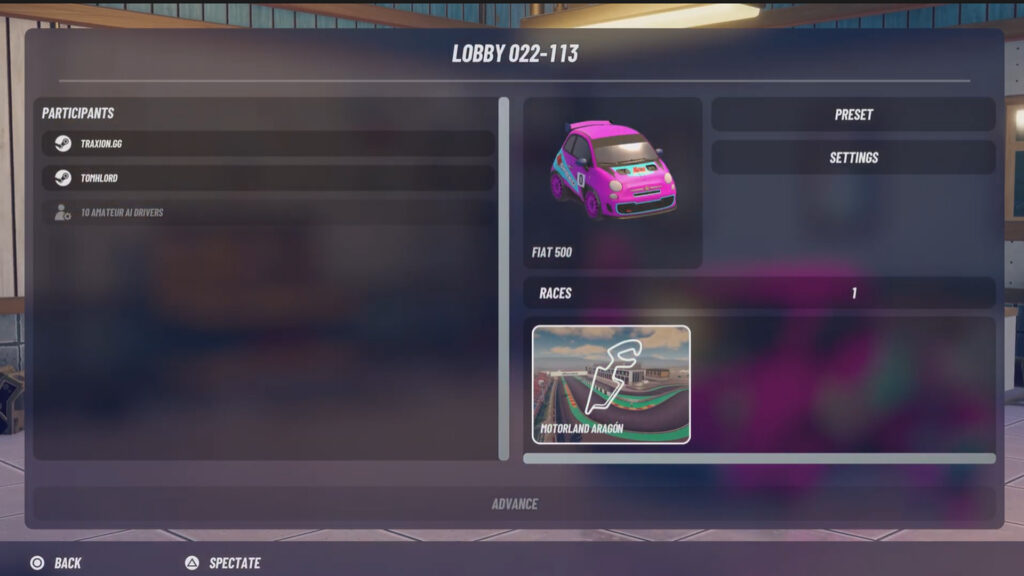The width and height of the screenshot is (1024, 576).
Task: Select participant TRAXION.GG
Action: tap(268, 144)
